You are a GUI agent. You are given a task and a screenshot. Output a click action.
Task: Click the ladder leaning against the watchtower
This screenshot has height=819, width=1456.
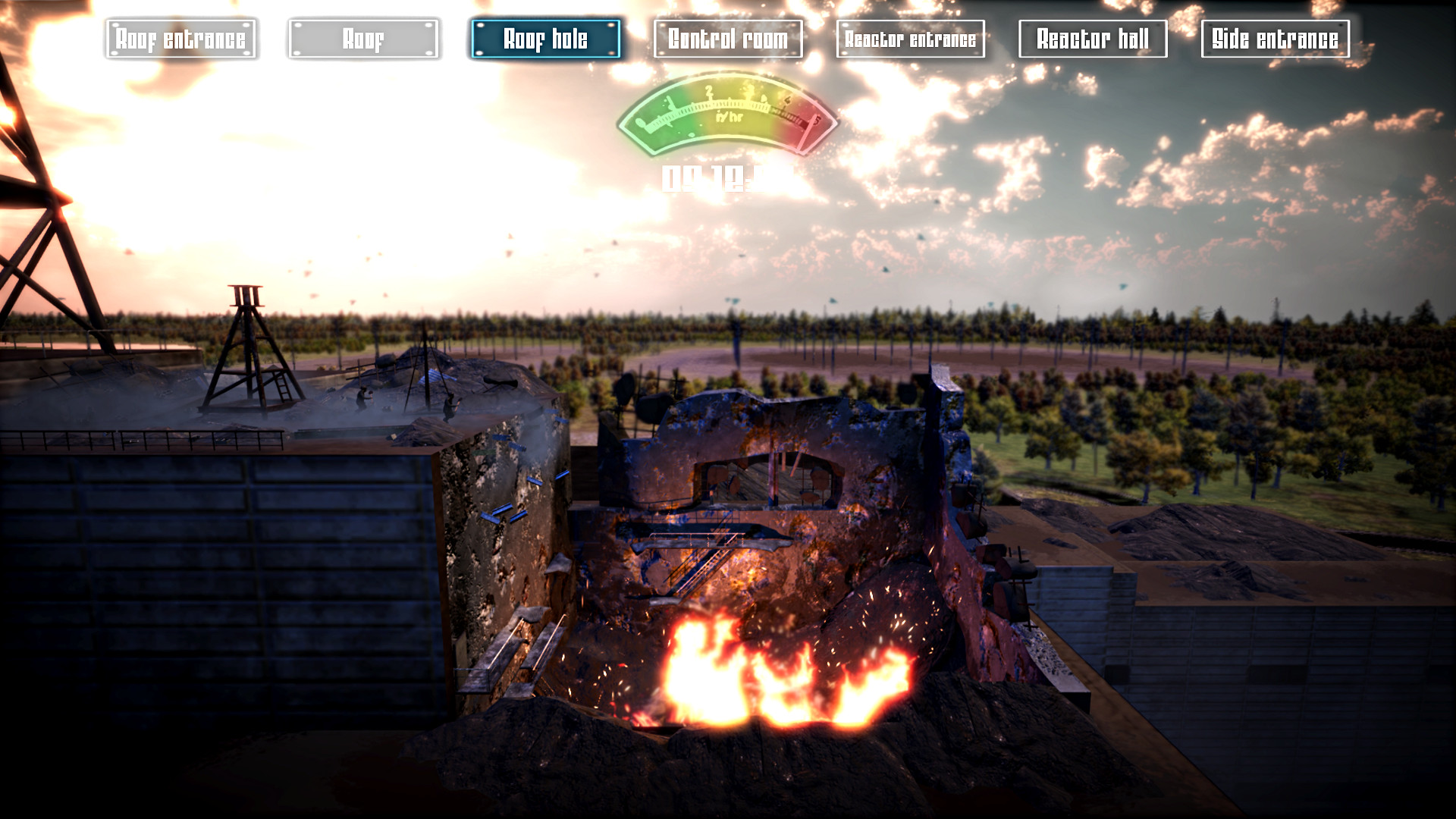283,387
